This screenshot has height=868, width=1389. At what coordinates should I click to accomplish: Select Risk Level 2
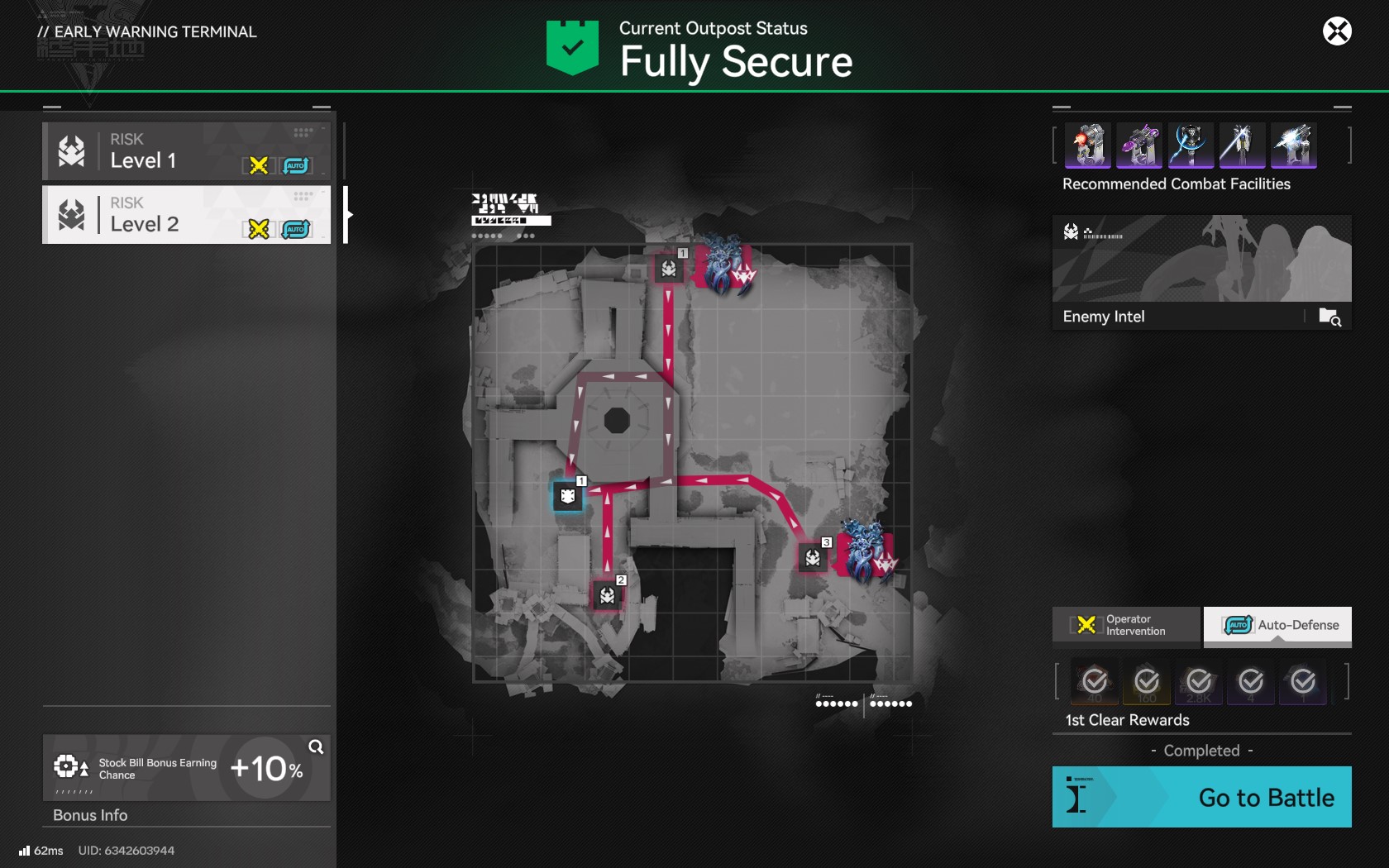187,215
